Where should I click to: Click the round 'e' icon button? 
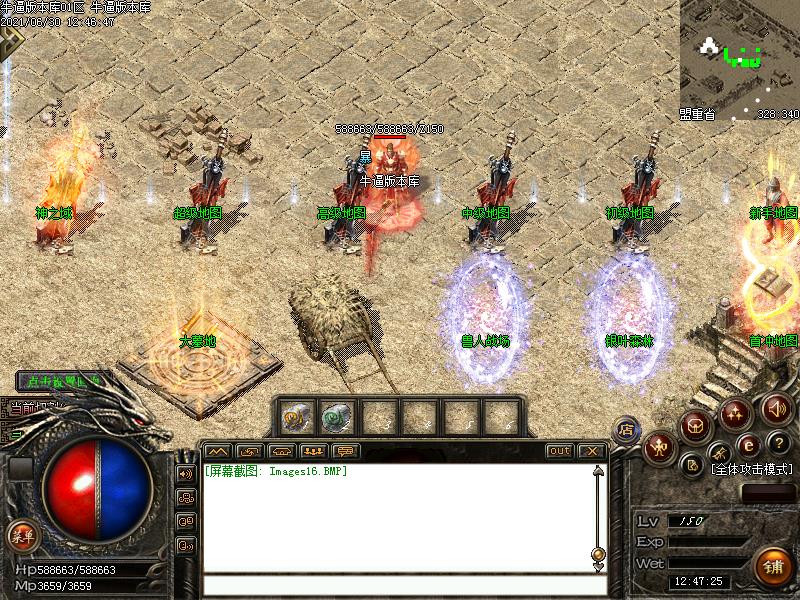[x=747, y=444]
